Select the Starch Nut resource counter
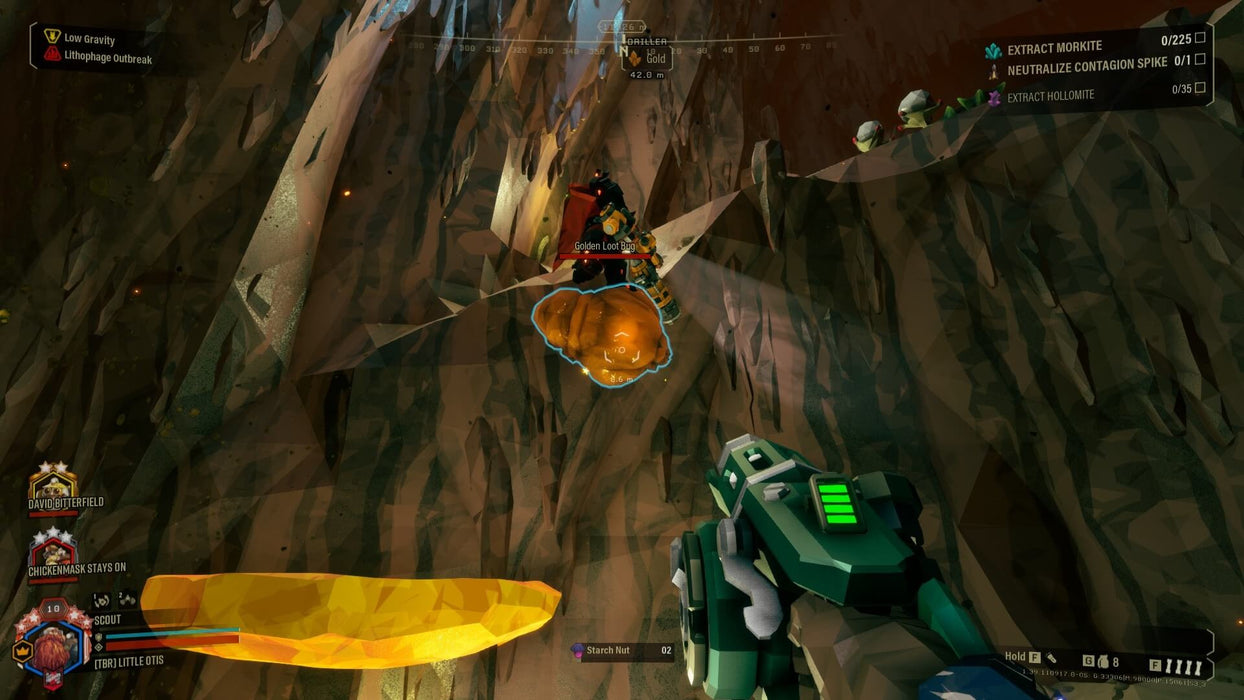 click(621, 651)
